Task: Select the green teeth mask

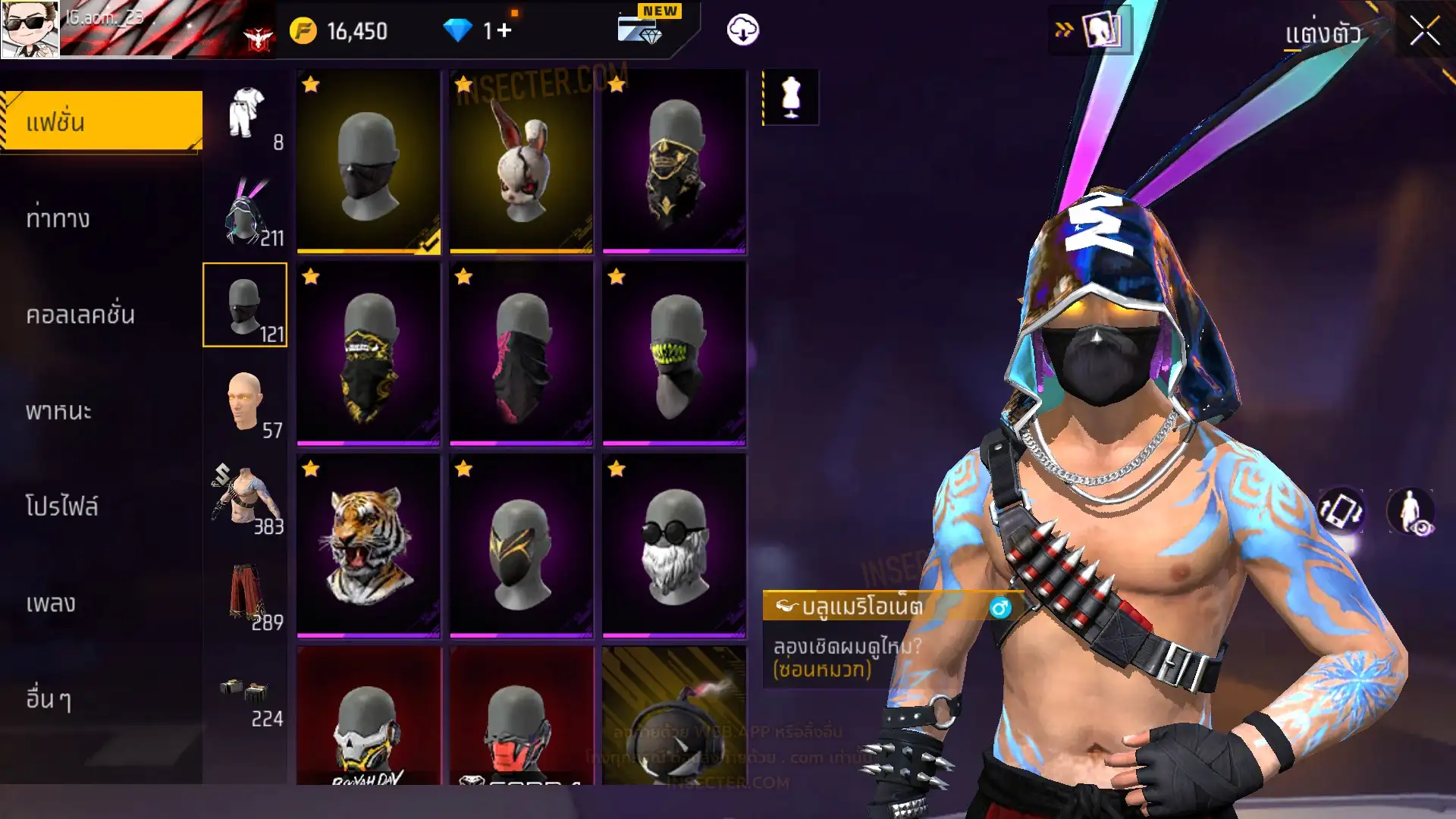Action: click(674, 353)
